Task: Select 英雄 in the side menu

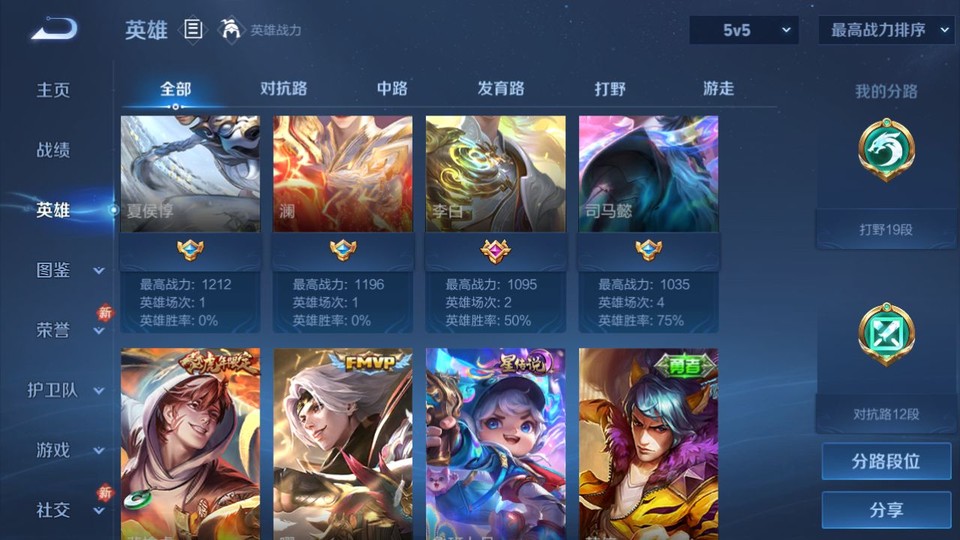Action: tap(54, 210)
